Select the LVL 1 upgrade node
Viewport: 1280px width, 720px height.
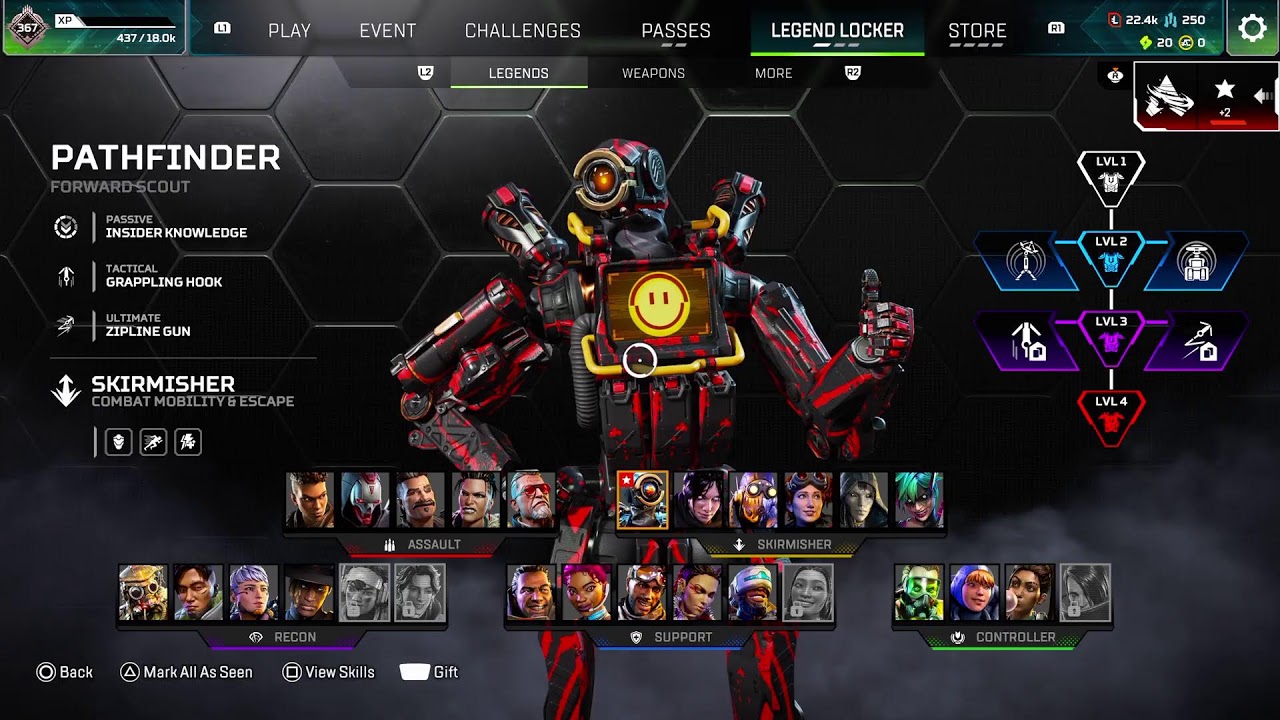coord(1111,174)
